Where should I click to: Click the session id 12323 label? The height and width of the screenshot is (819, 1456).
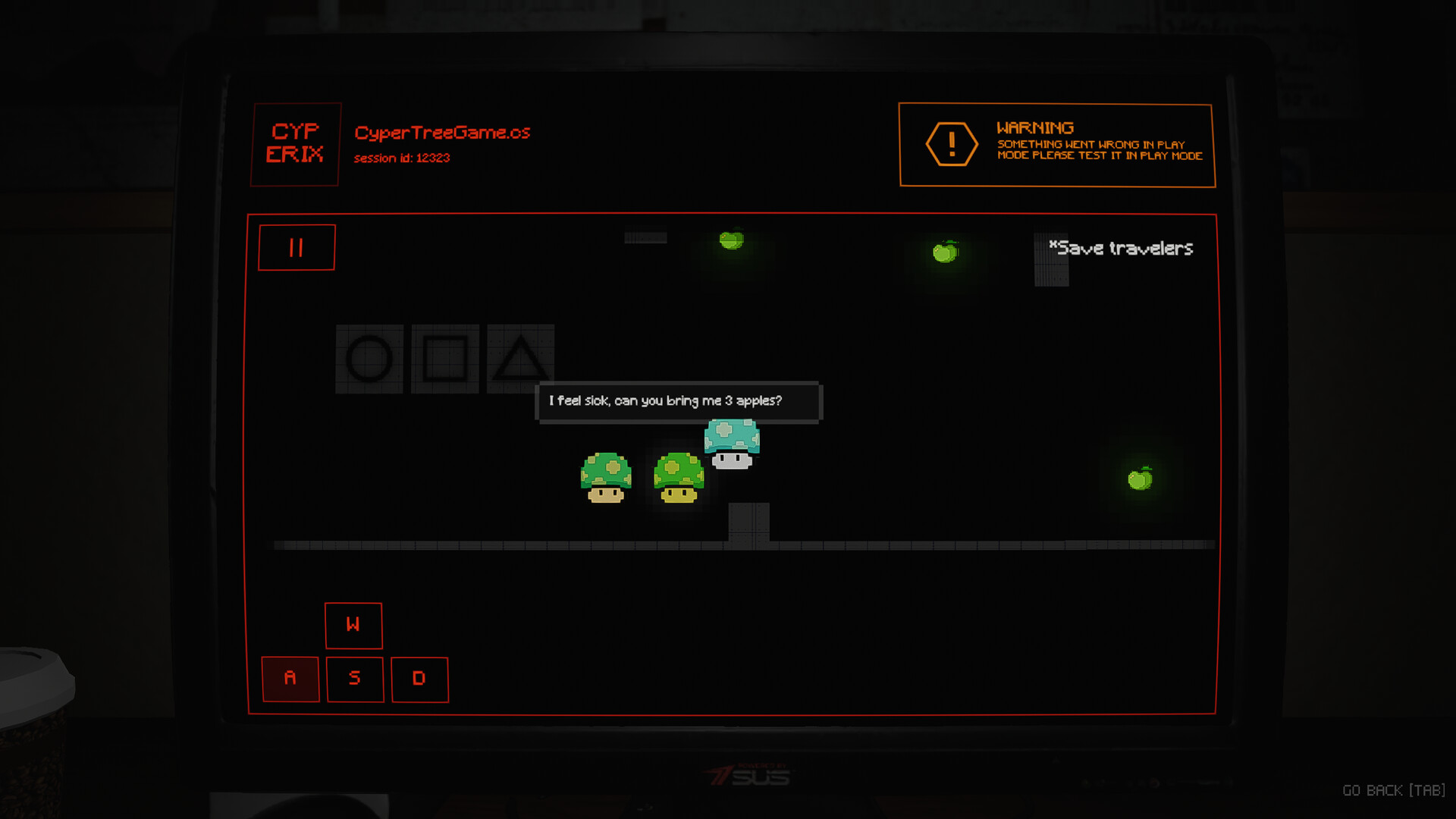403,158
